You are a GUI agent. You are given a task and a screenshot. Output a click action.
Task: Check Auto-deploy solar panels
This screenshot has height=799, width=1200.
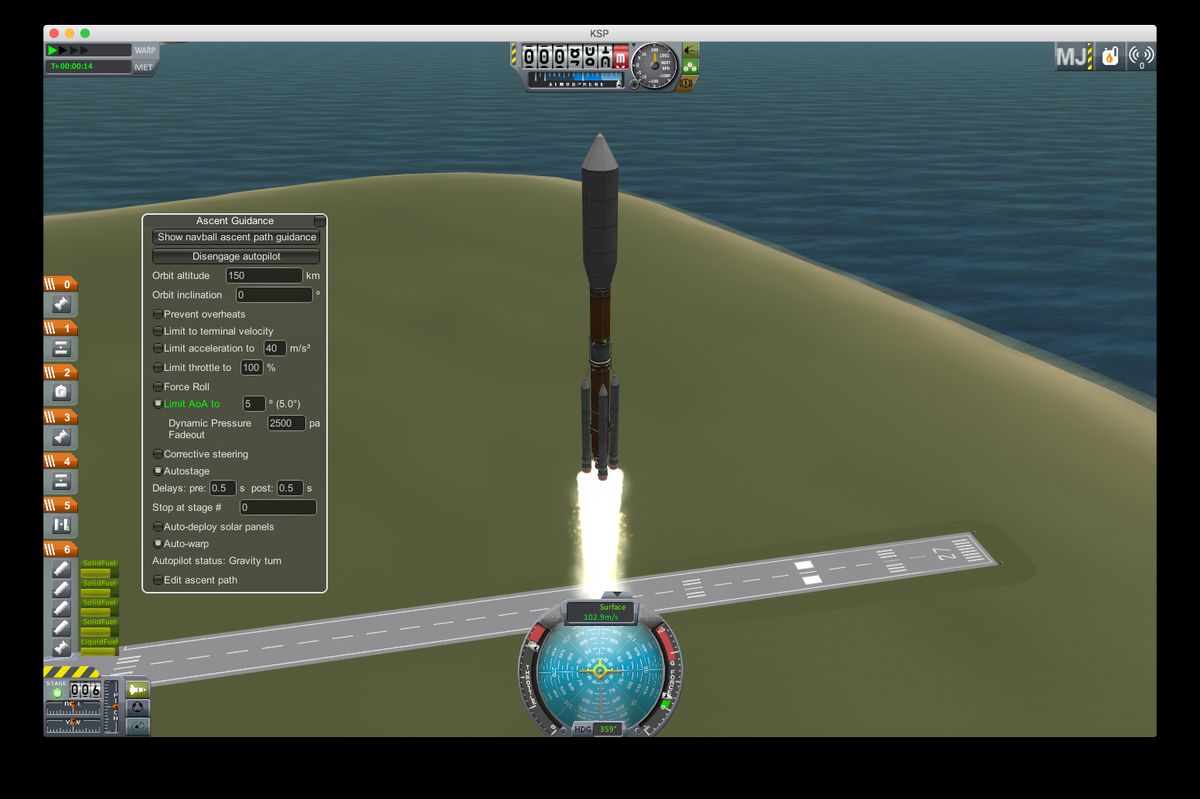[158, 527]
